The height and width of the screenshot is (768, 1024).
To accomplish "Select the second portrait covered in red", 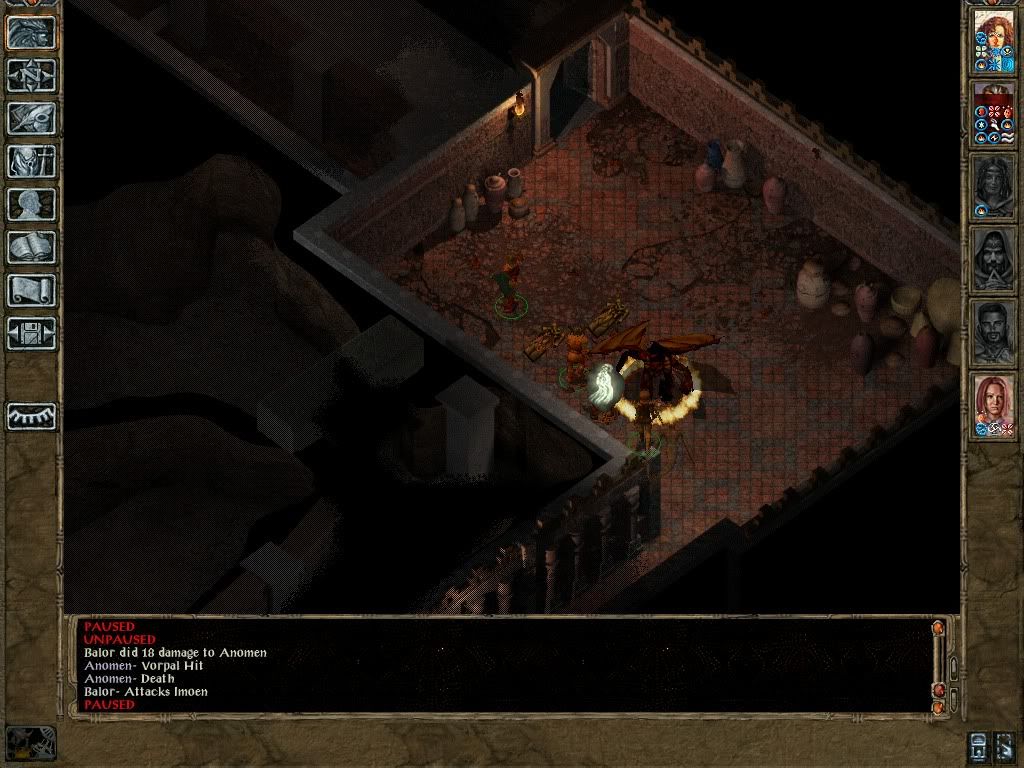I will [x=994, y=113].
